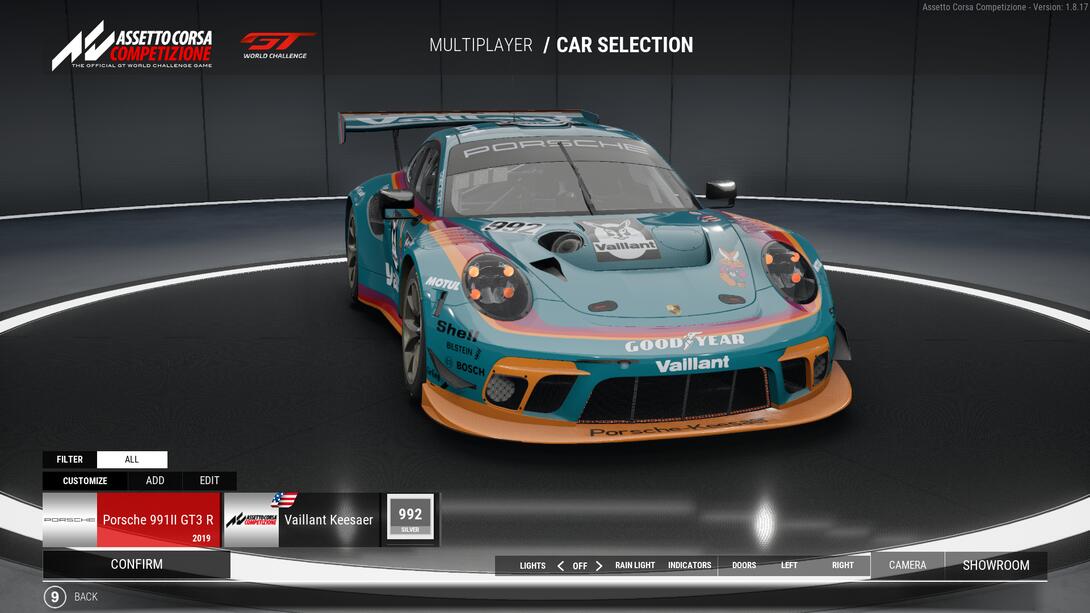Toggle the Rain Light
The height and width of the screenshot is (613, 1090).
[x=635, y=566]
